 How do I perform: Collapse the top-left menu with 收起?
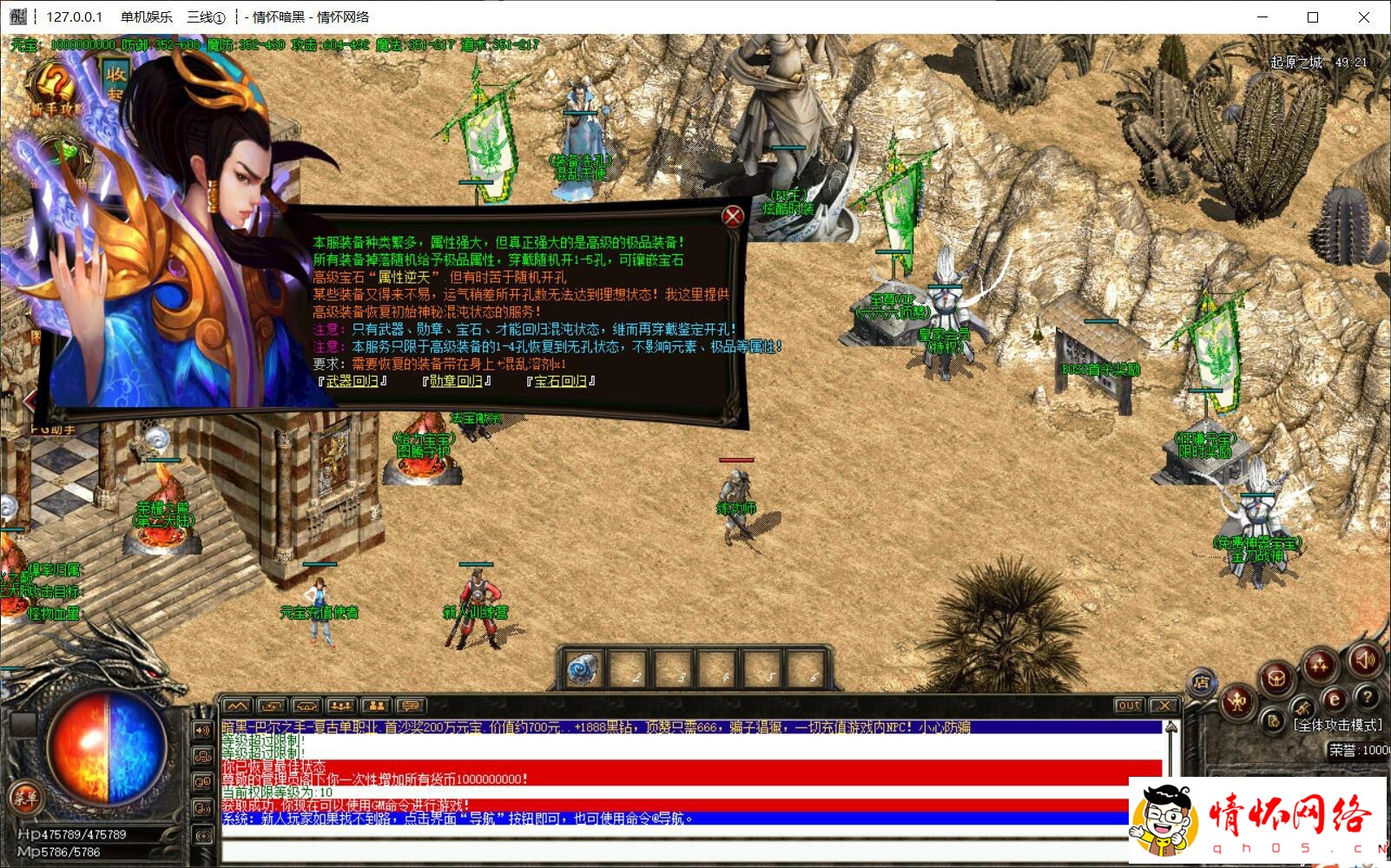pyautogui.click(x=115, y=82)
